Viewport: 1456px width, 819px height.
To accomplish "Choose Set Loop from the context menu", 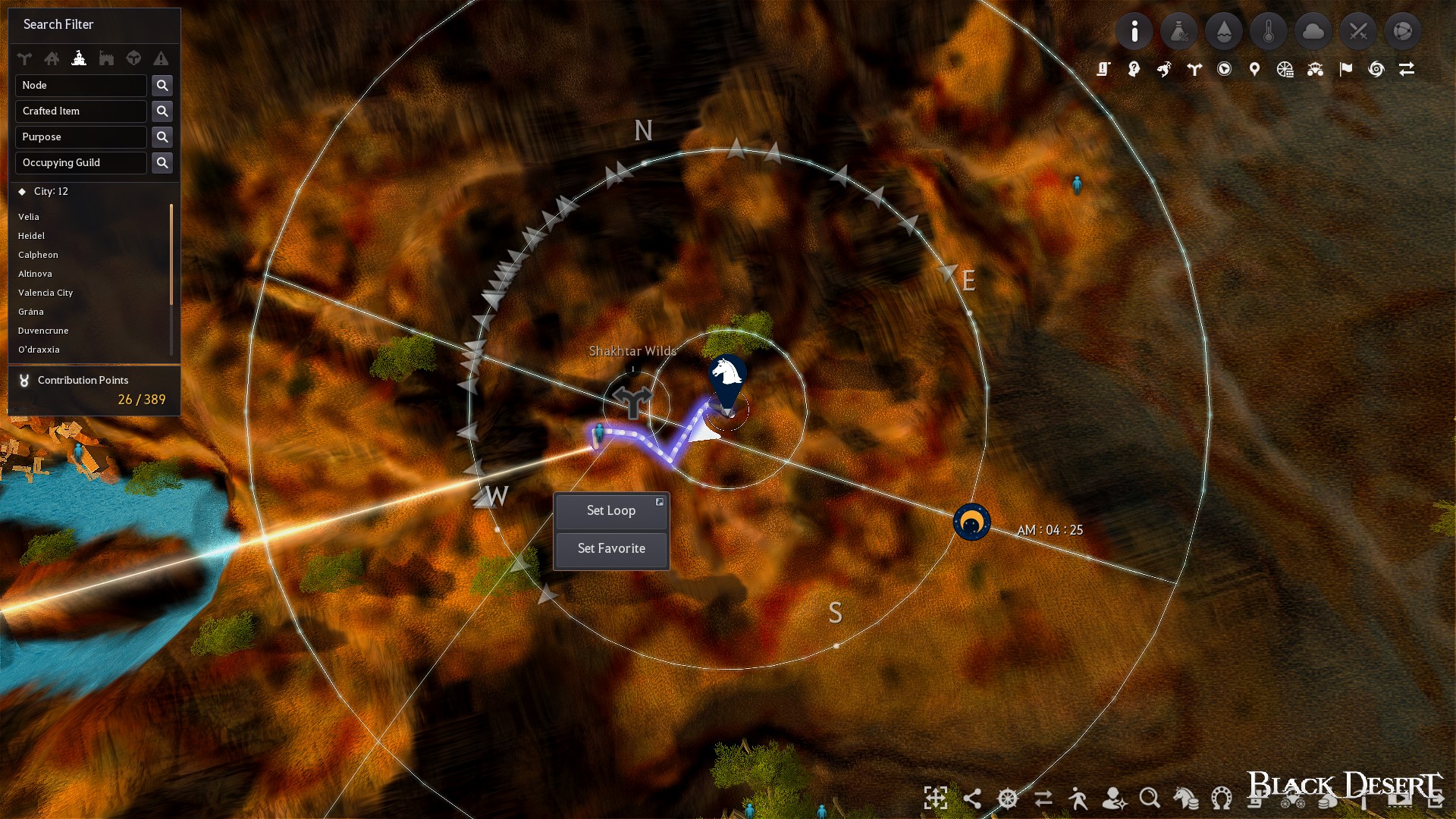I will pos(611,510).
